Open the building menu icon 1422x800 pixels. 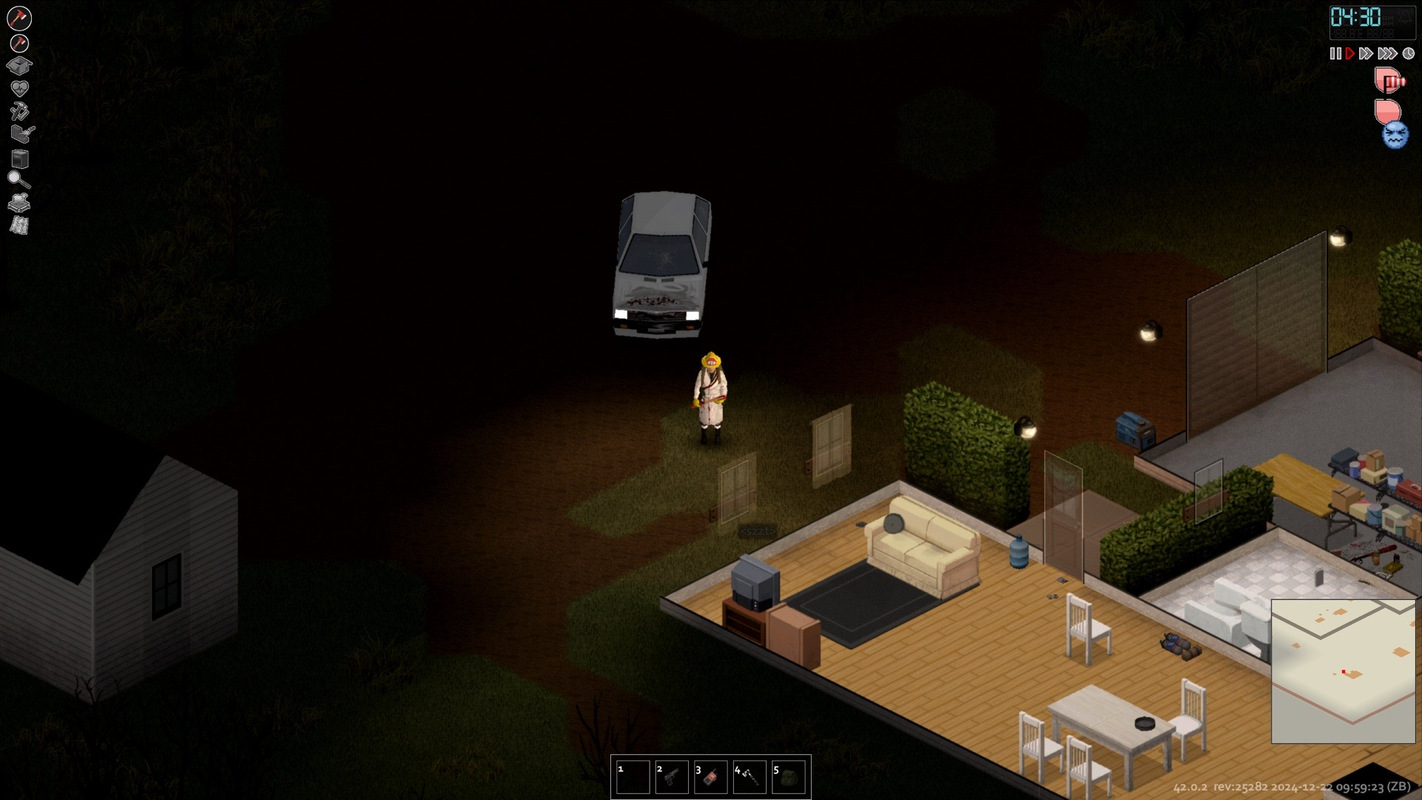pyautogui.click(x=21, y=133)
